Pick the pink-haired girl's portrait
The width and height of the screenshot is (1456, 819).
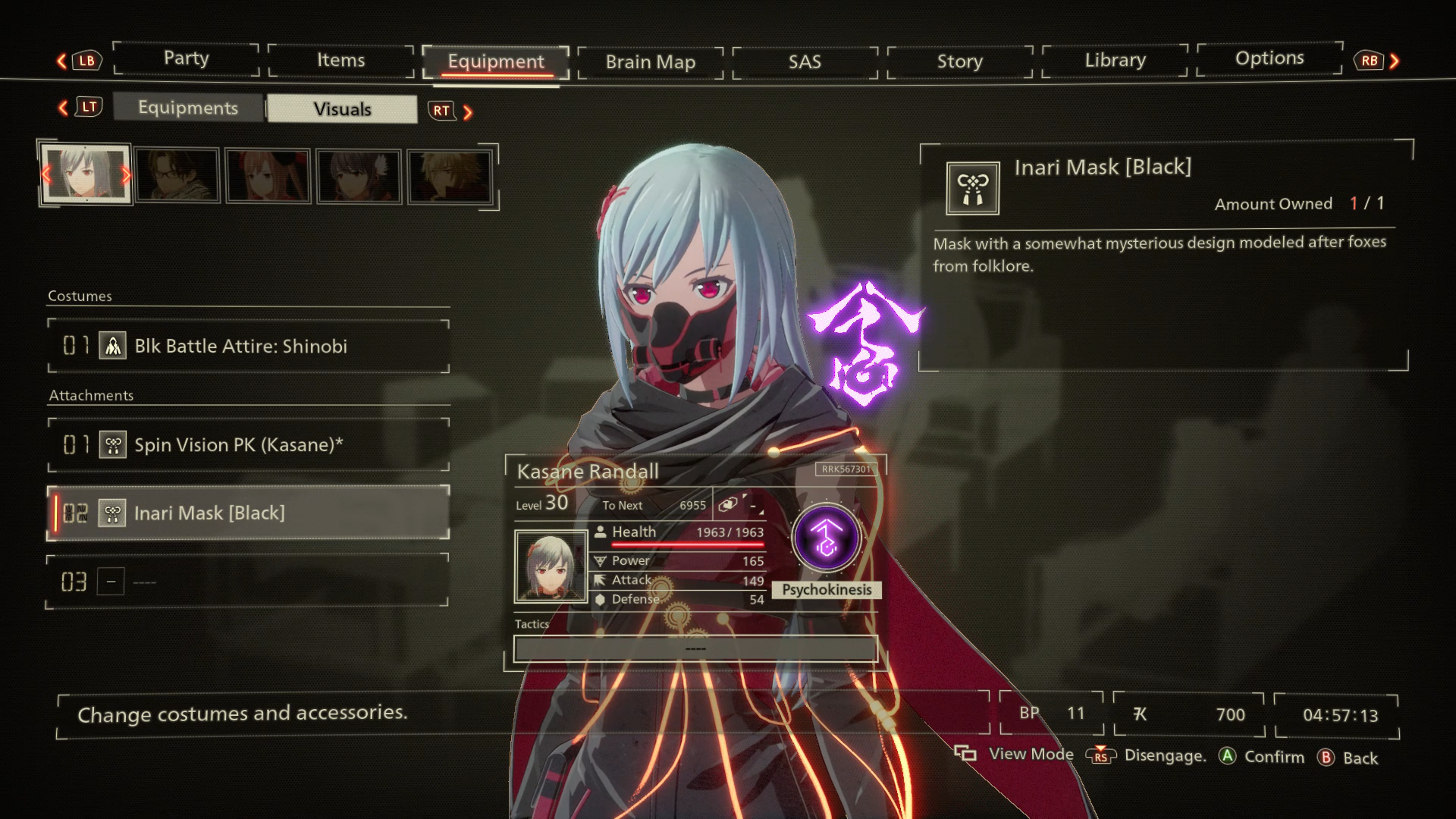click(268, 176)
